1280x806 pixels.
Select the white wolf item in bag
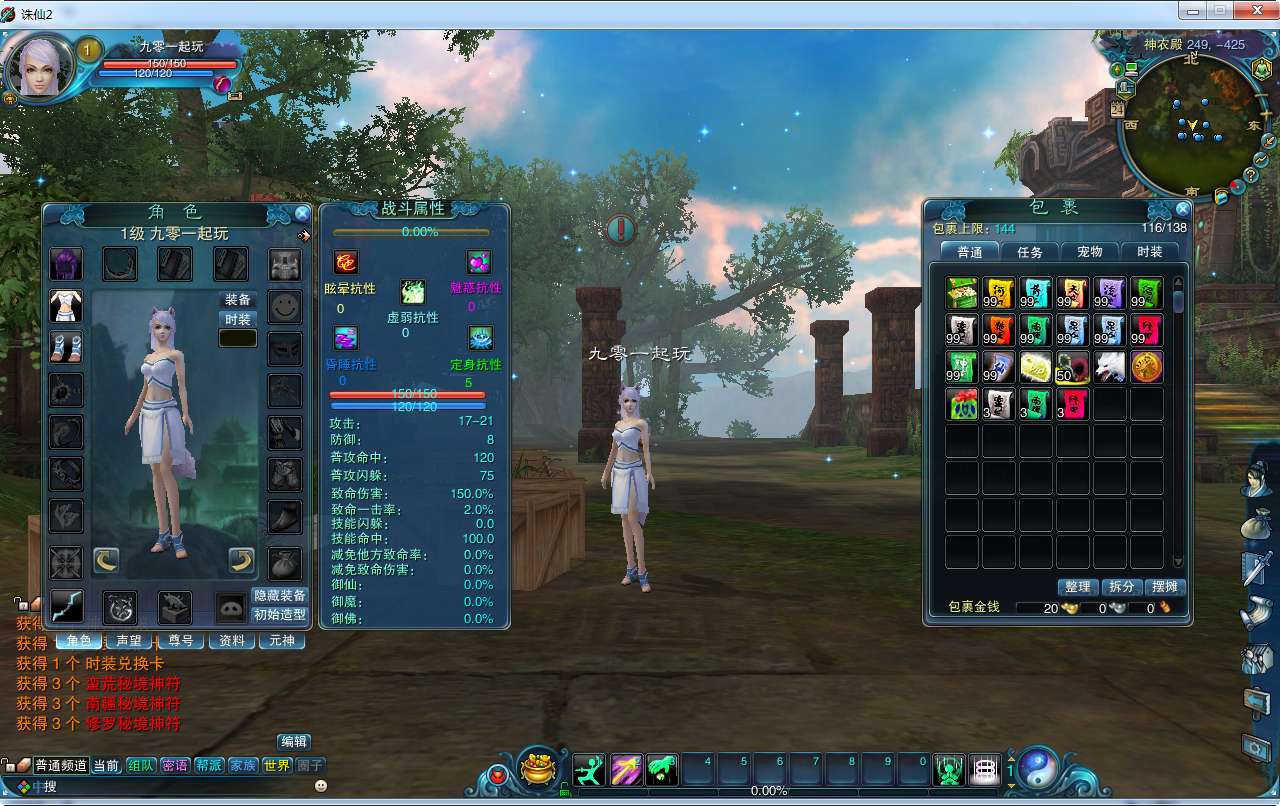[1110, 367]
